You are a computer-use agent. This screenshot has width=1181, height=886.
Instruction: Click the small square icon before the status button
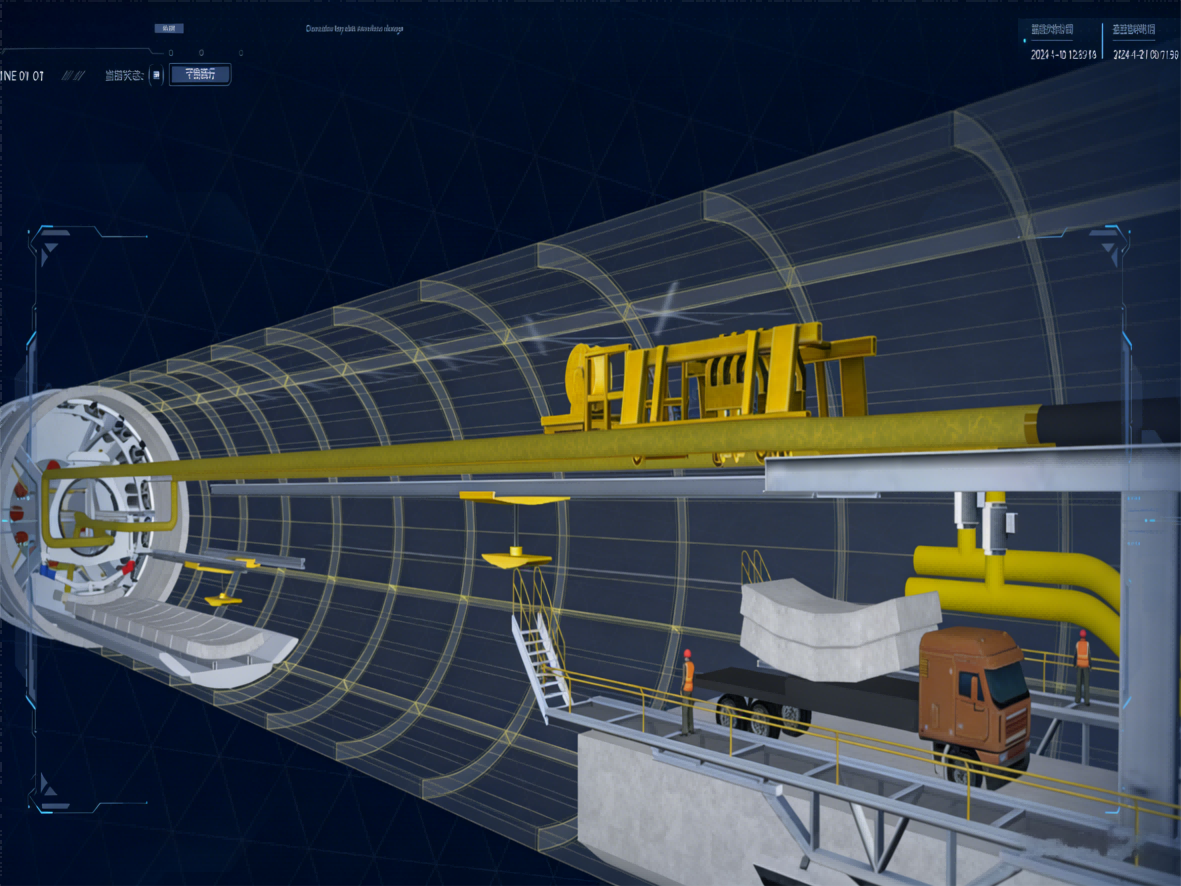click(x=156, y=75)
